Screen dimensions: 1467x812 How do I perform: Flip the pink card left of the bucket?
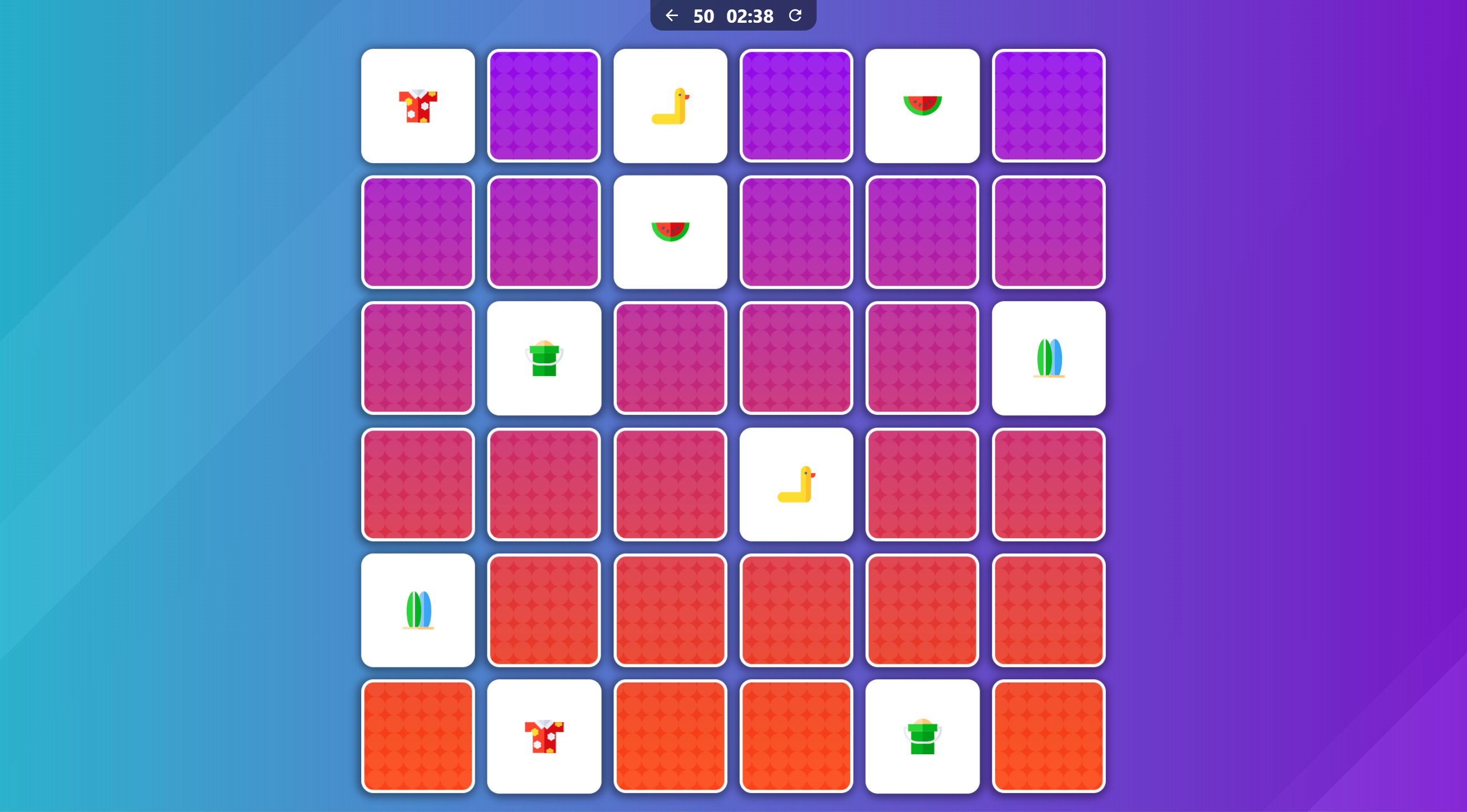[418, 358]
